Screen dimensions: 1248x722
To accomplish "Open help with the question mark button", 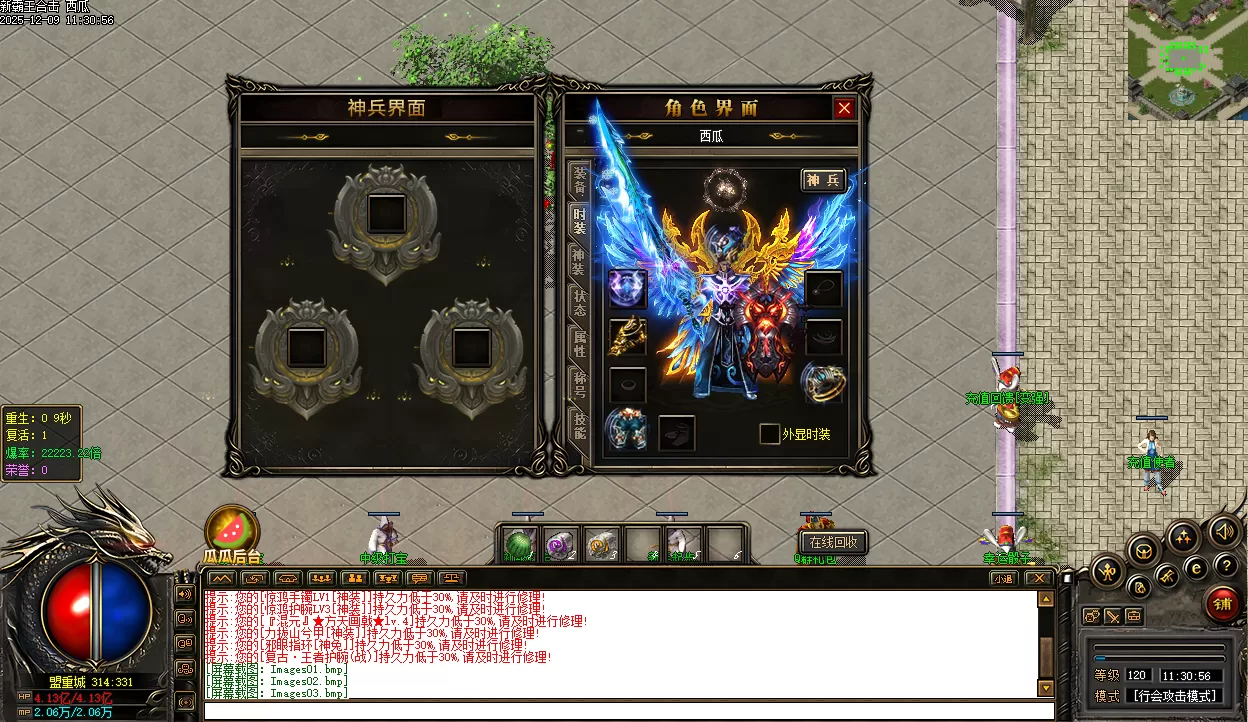I will tap(1227, 566).
